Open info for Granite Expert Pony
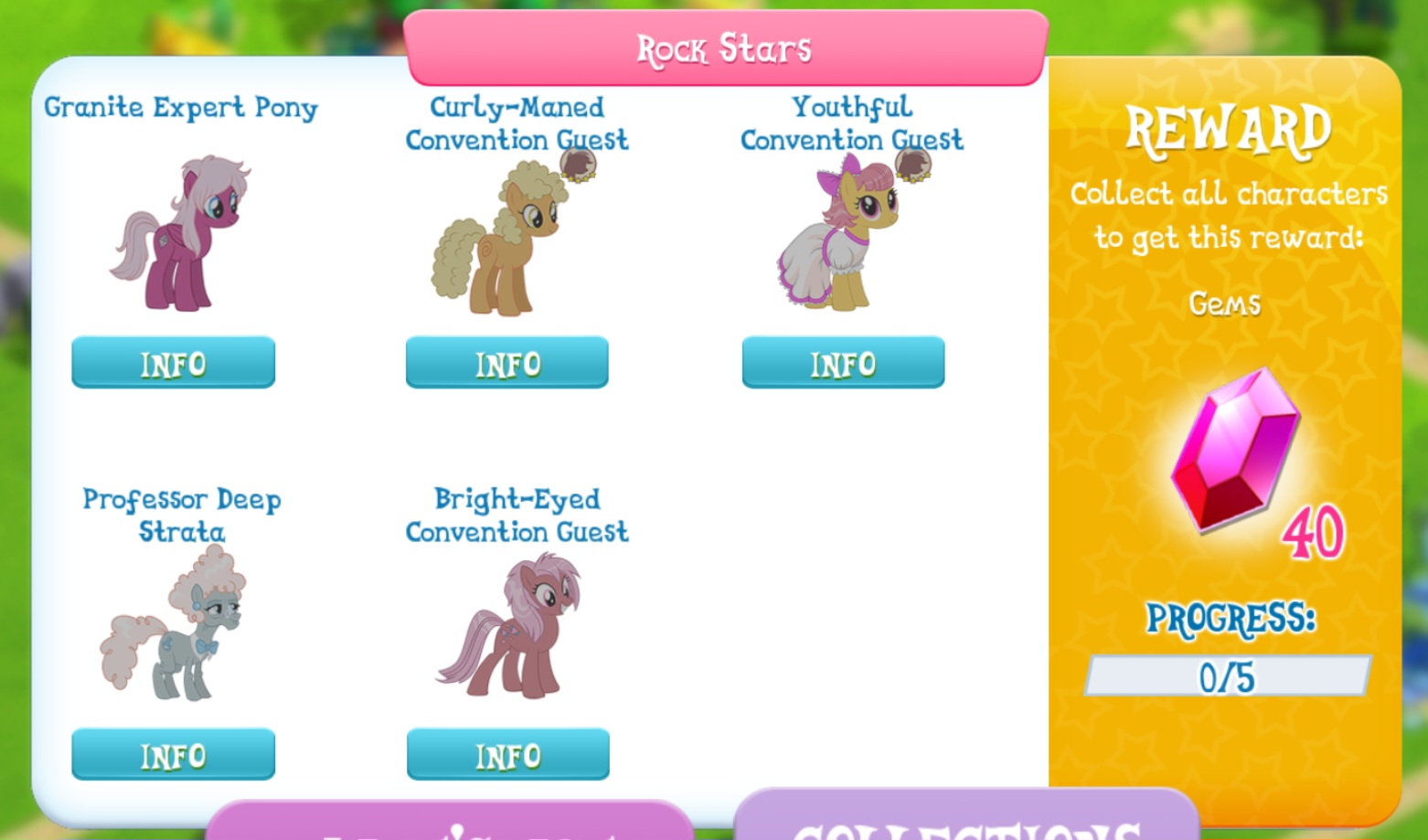This screenshot has width=1428, height=840. pos(173,363)
